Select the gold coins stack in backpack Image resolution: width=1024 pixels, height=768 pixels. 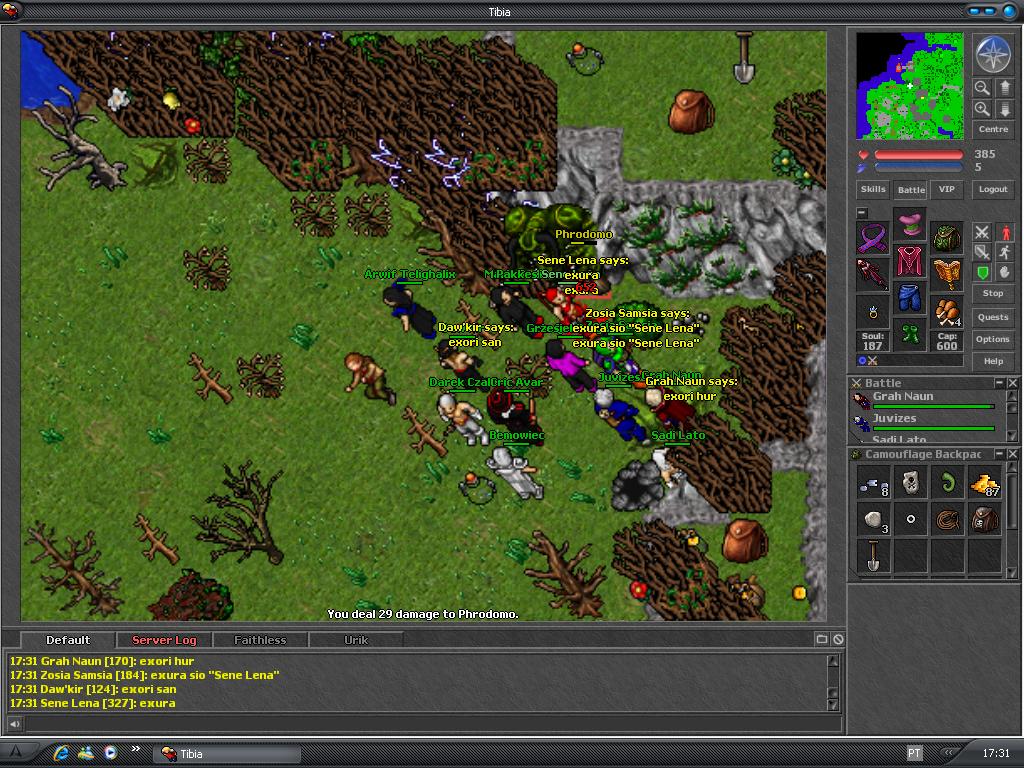(985, 484)
